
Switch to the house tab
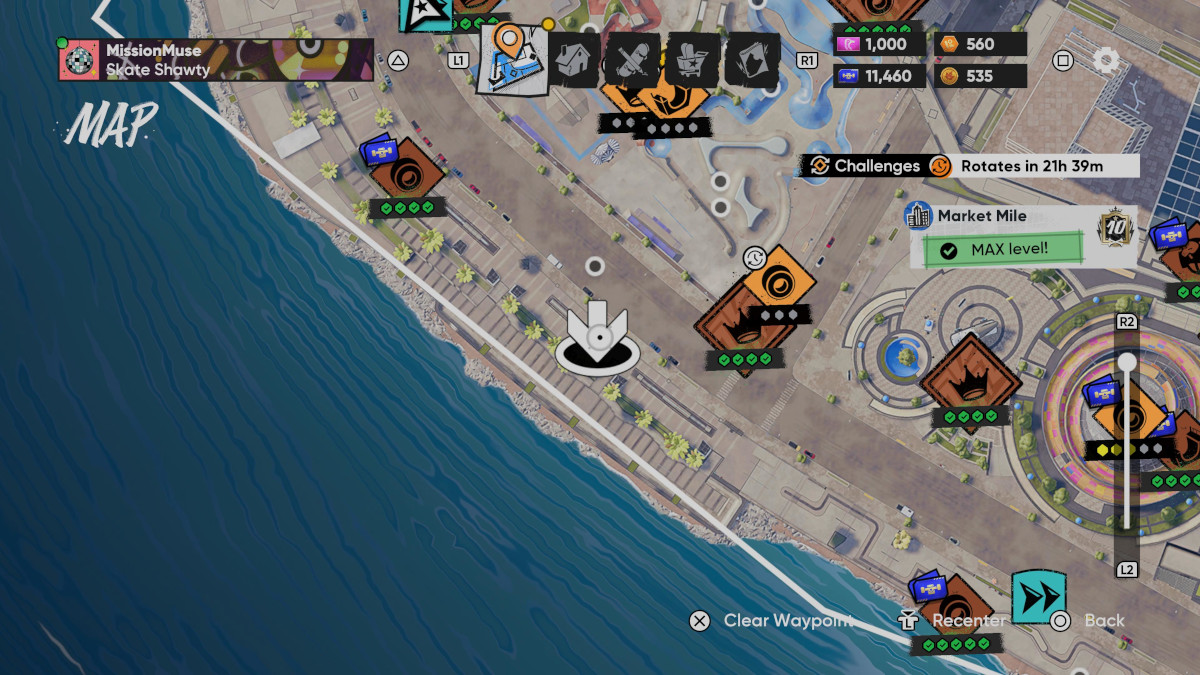[x=575, y=59]
